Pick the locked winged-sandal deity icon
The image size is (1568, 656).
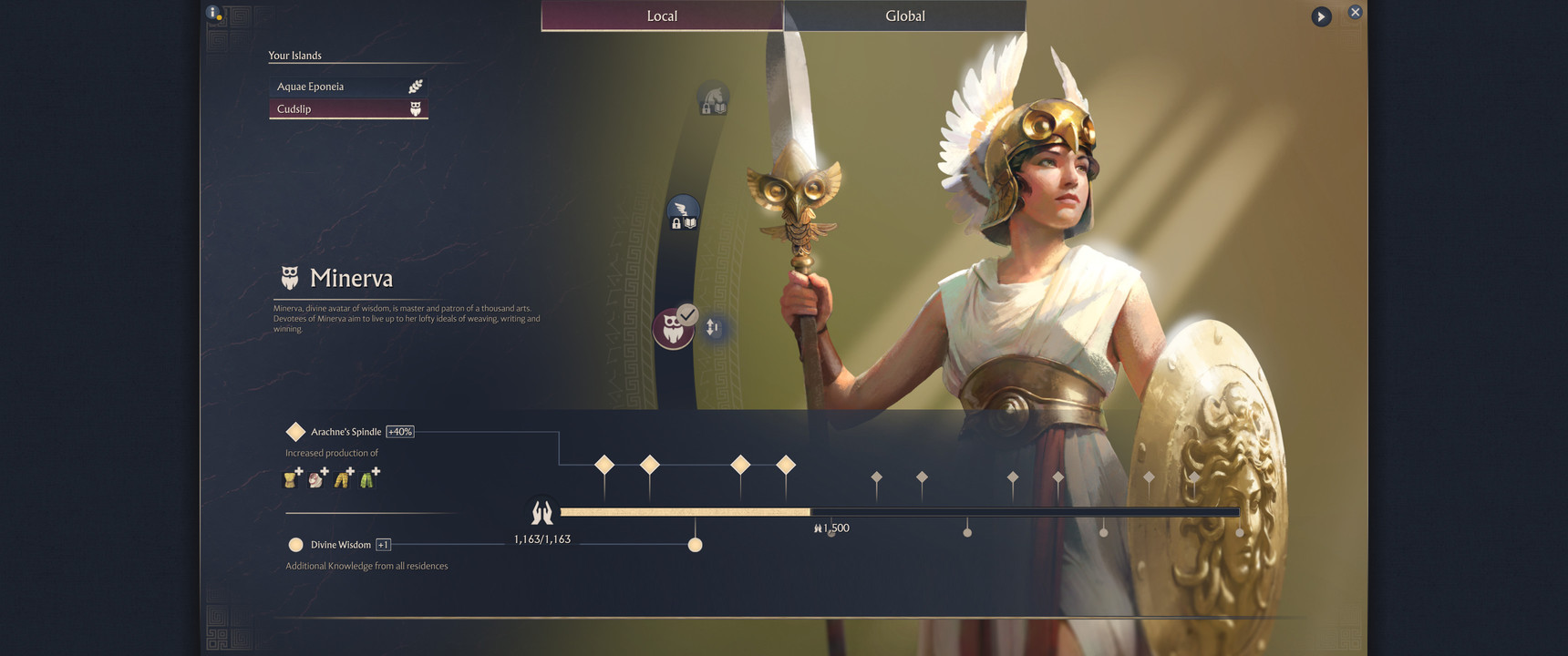tap(683, 212)
